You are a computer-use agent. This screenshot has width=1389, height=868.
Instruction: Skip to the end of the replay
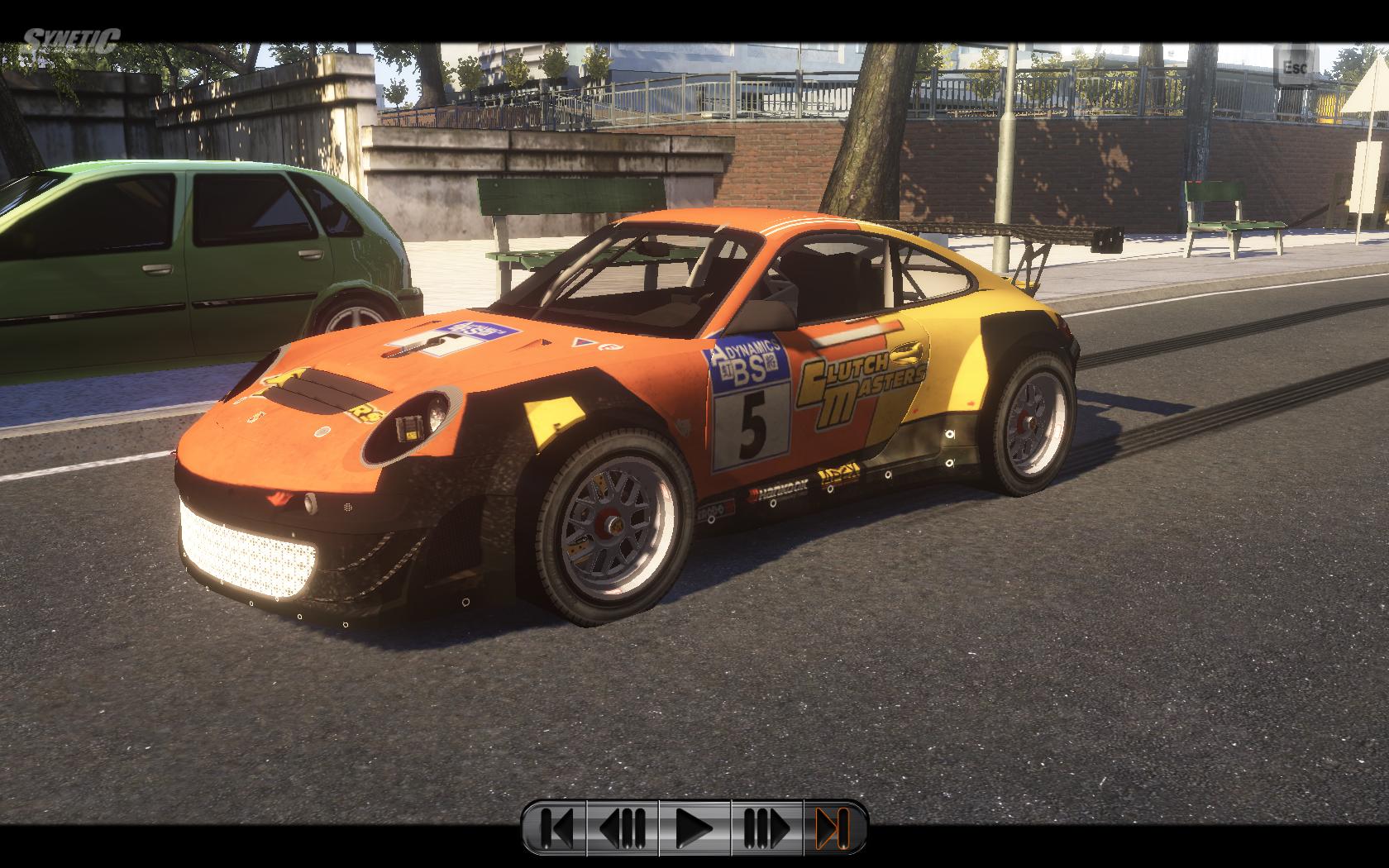pos(833,827)
